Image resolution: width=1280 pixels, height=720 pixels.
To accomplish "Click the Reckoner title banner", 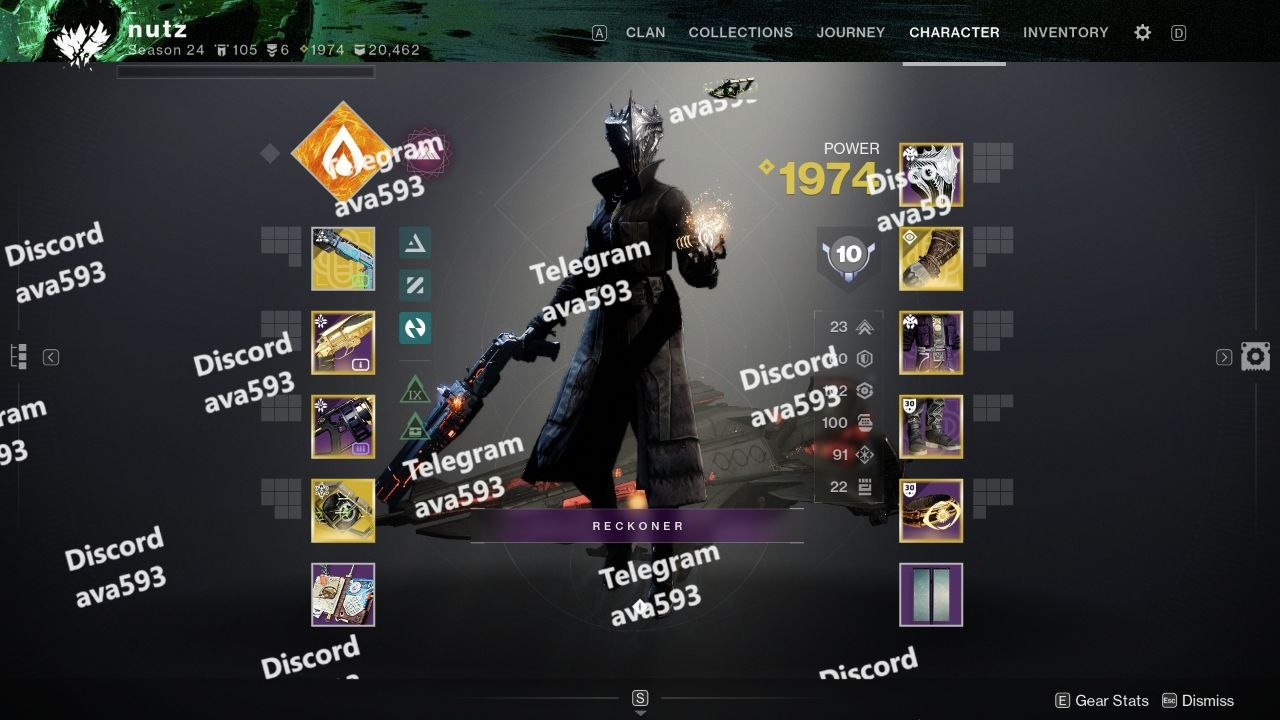I will (637, 526).
